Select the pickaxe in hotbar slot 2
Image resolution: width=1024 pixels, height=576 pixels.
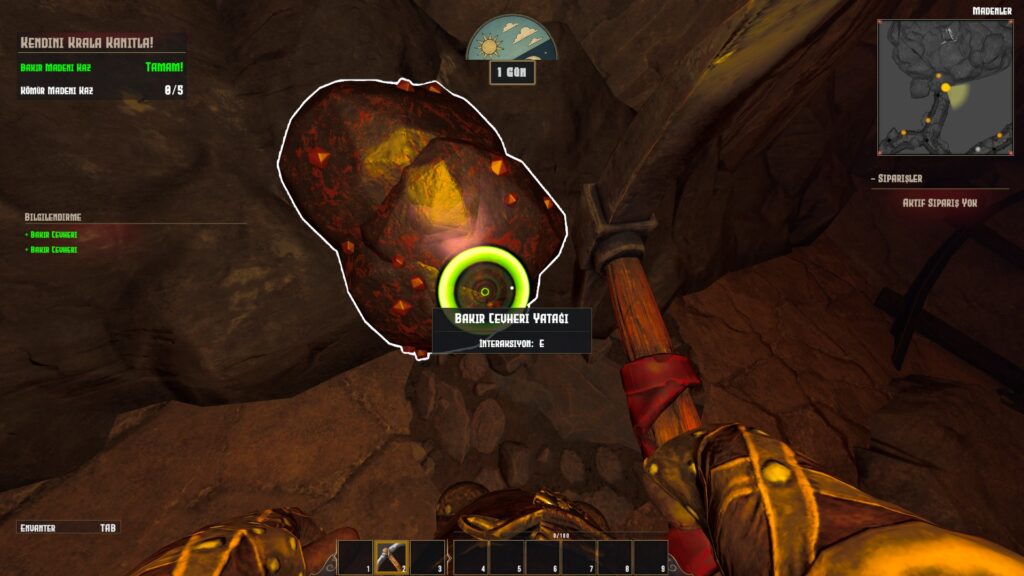pyautogui.click(x=391, y=556)
